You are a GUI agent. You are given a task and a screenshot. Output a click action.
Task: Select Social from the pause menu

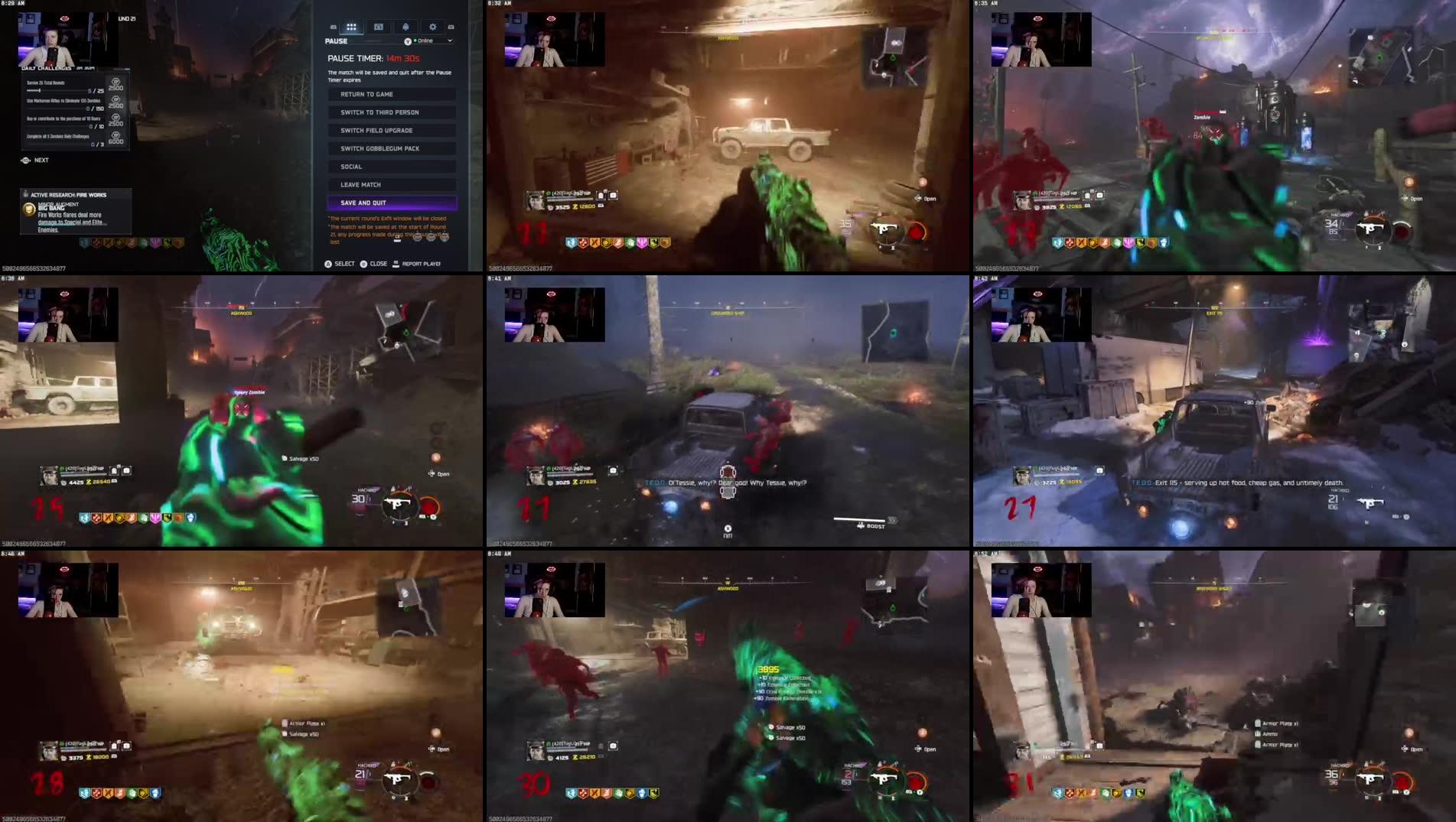391,166
